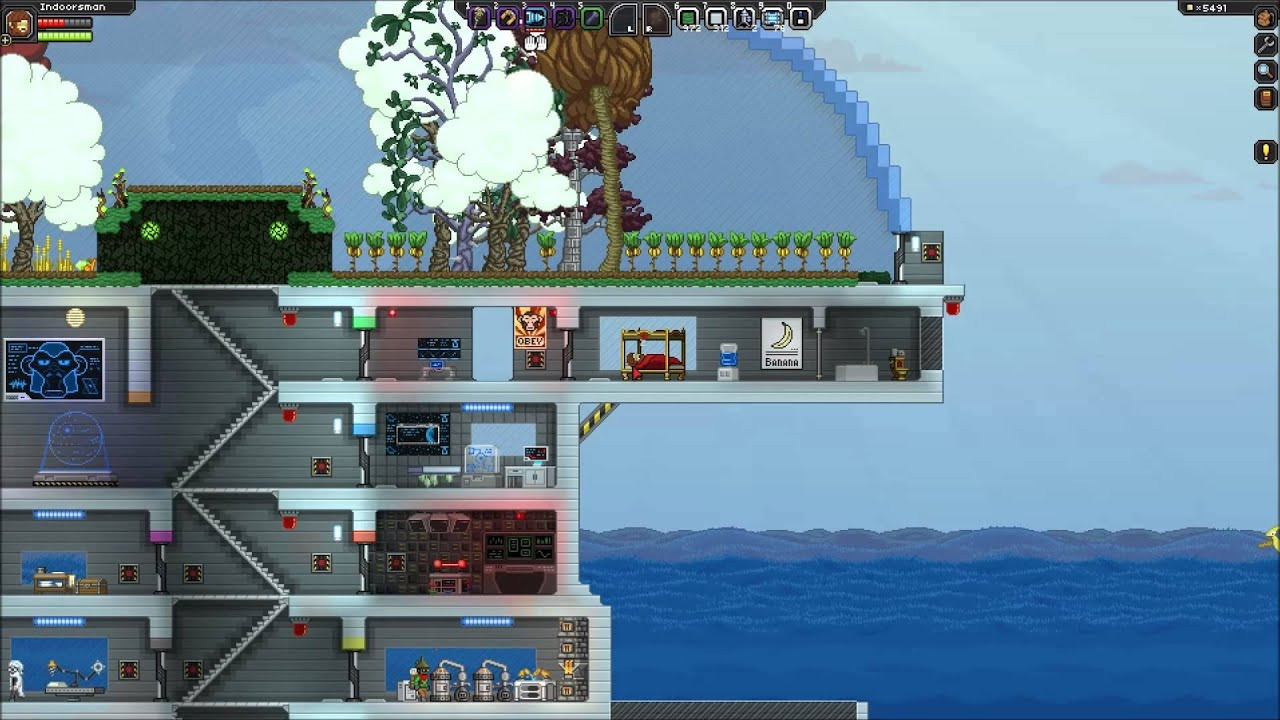Select the Matter Manipulator in hotbar slot 1
The width and height of the screenshot is (1280, 720).
click(x=477, y=17)
